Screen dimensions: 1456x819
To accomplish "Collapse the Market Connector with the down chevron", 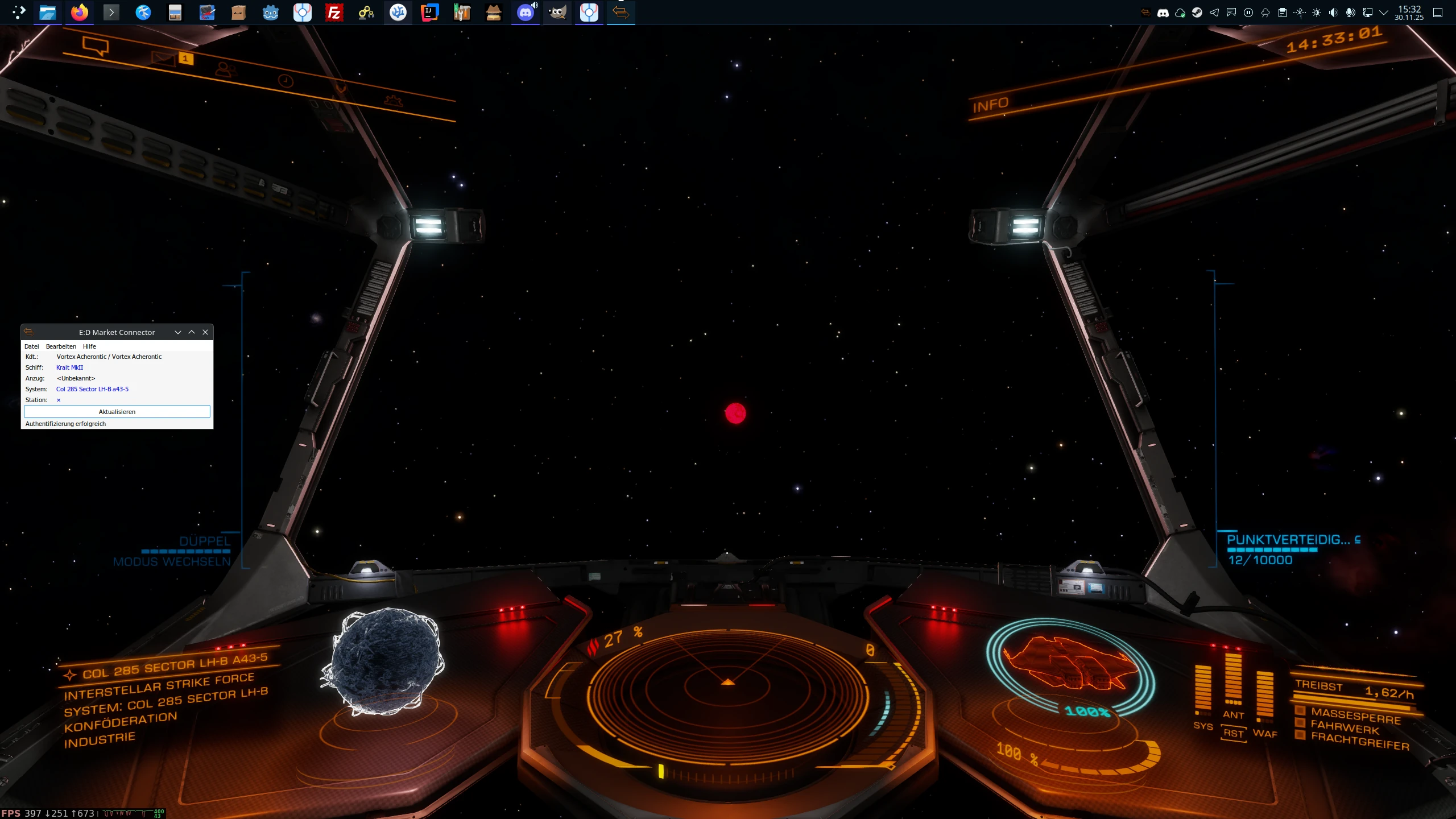I will (x=178, y=332).
